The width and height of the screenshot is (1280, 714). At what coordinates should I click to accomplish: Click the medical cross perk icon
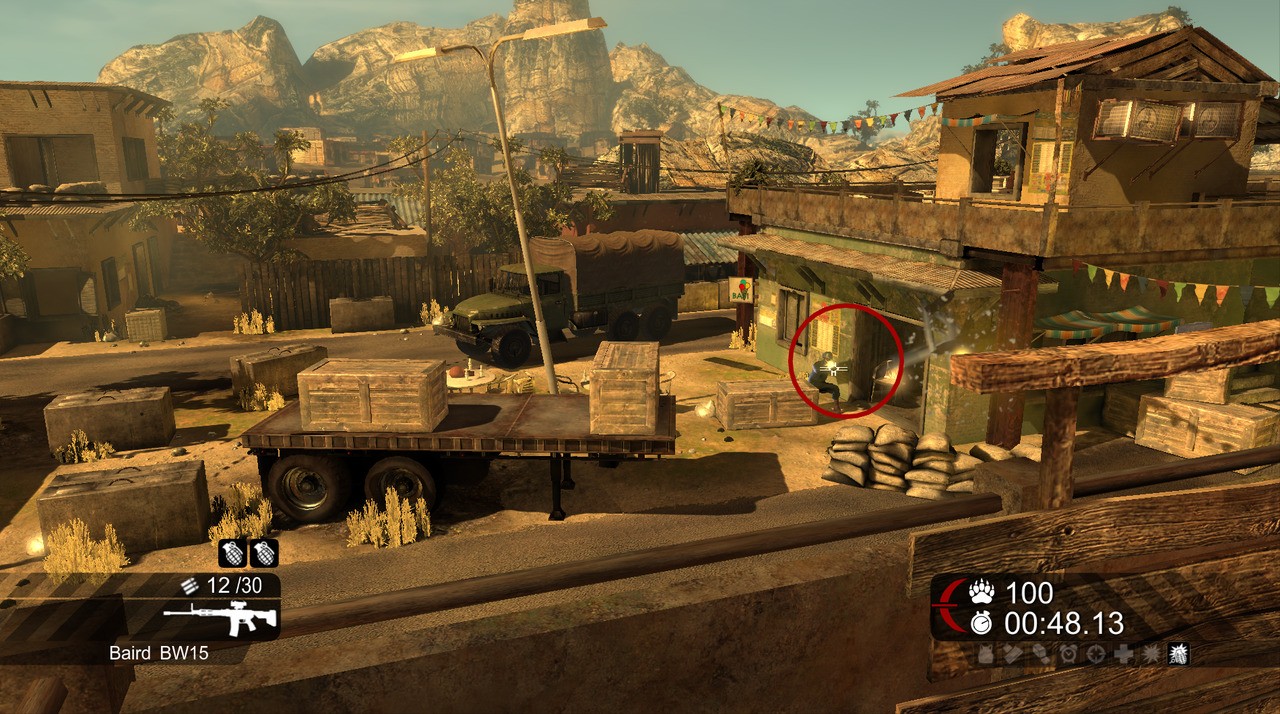1124,654
